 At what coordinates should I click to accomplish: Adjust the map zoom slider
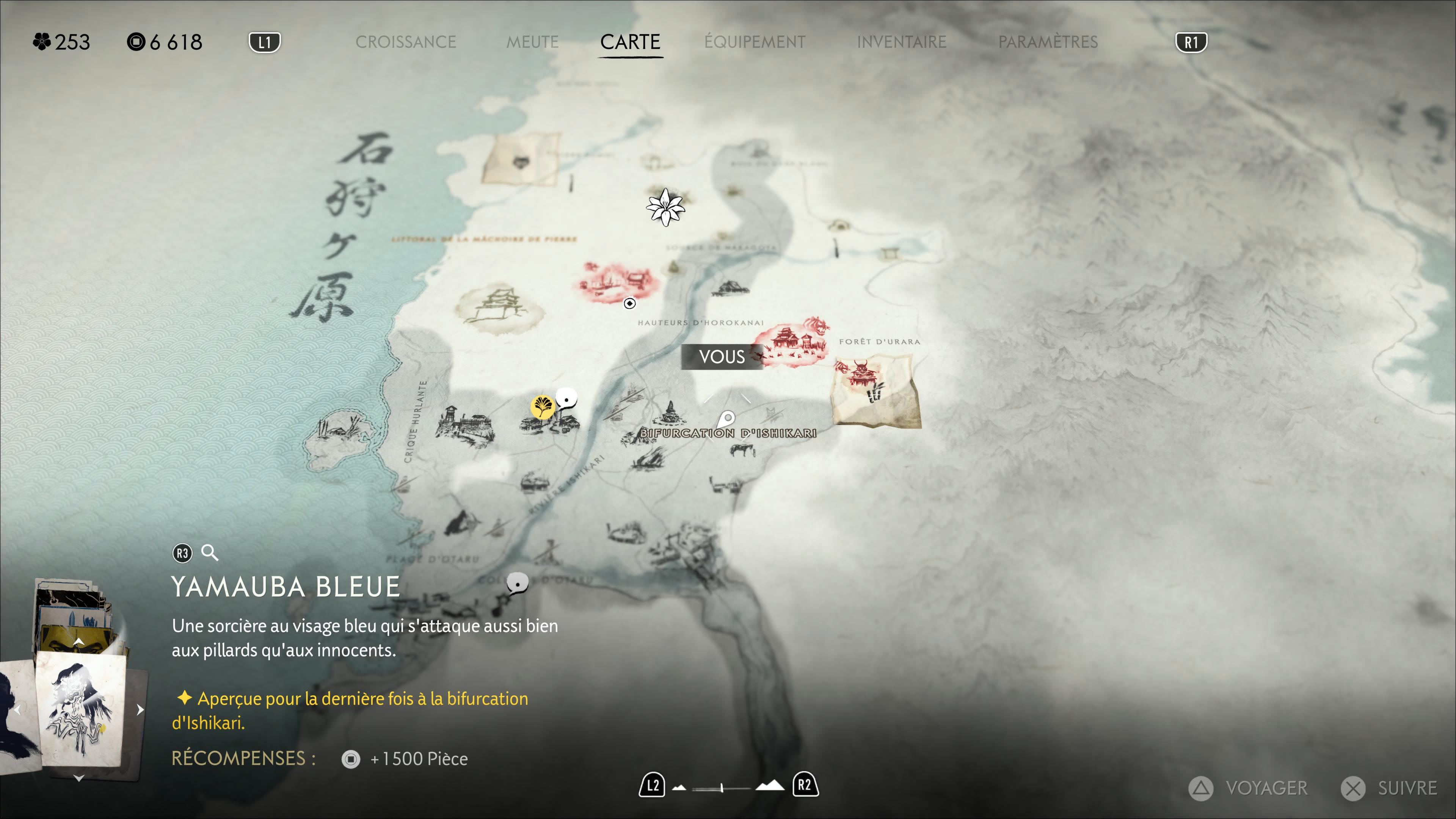point(722,787)
